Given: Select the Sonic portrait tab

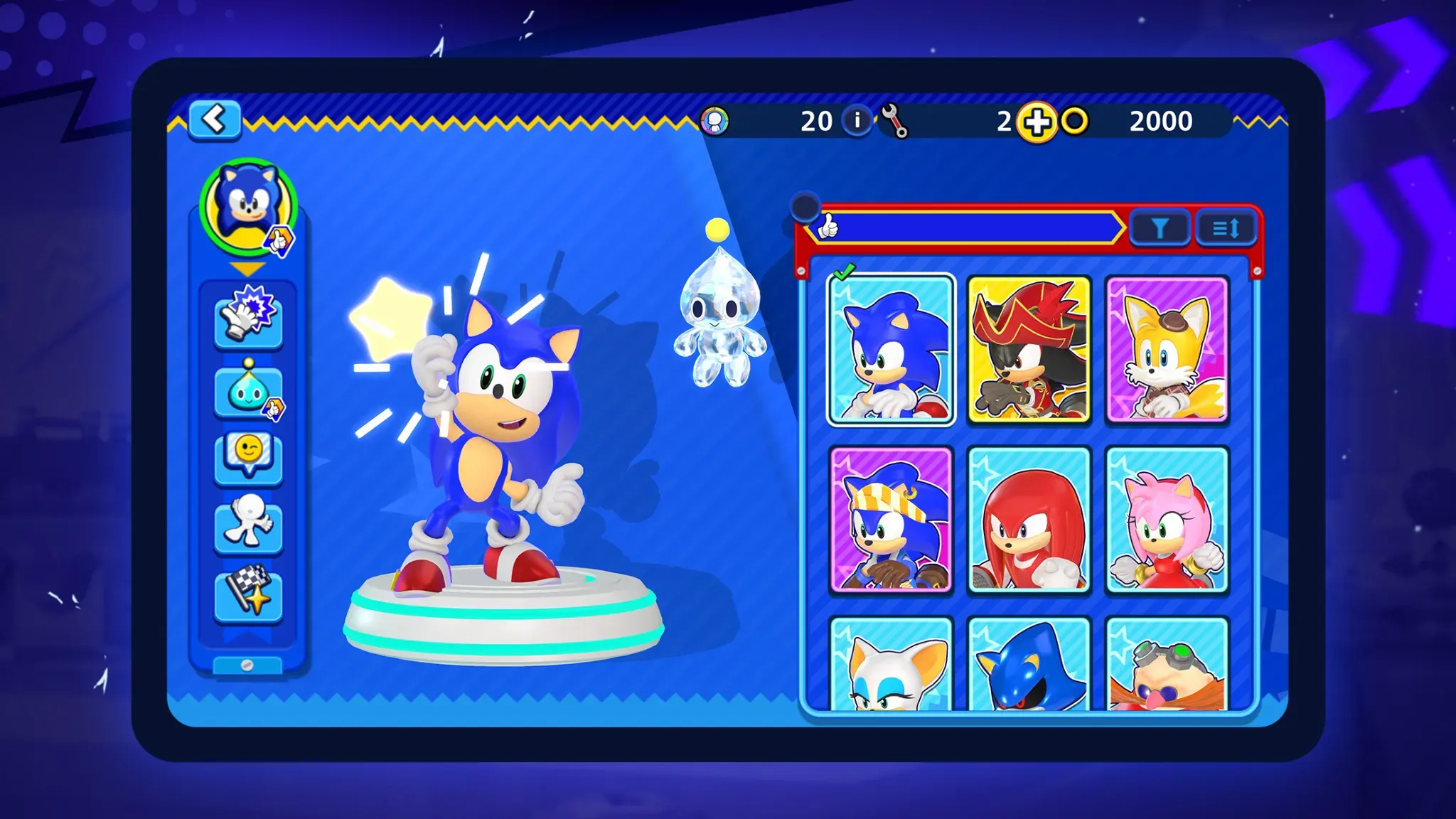Looking at the screenshot, I should click(247, 206).
